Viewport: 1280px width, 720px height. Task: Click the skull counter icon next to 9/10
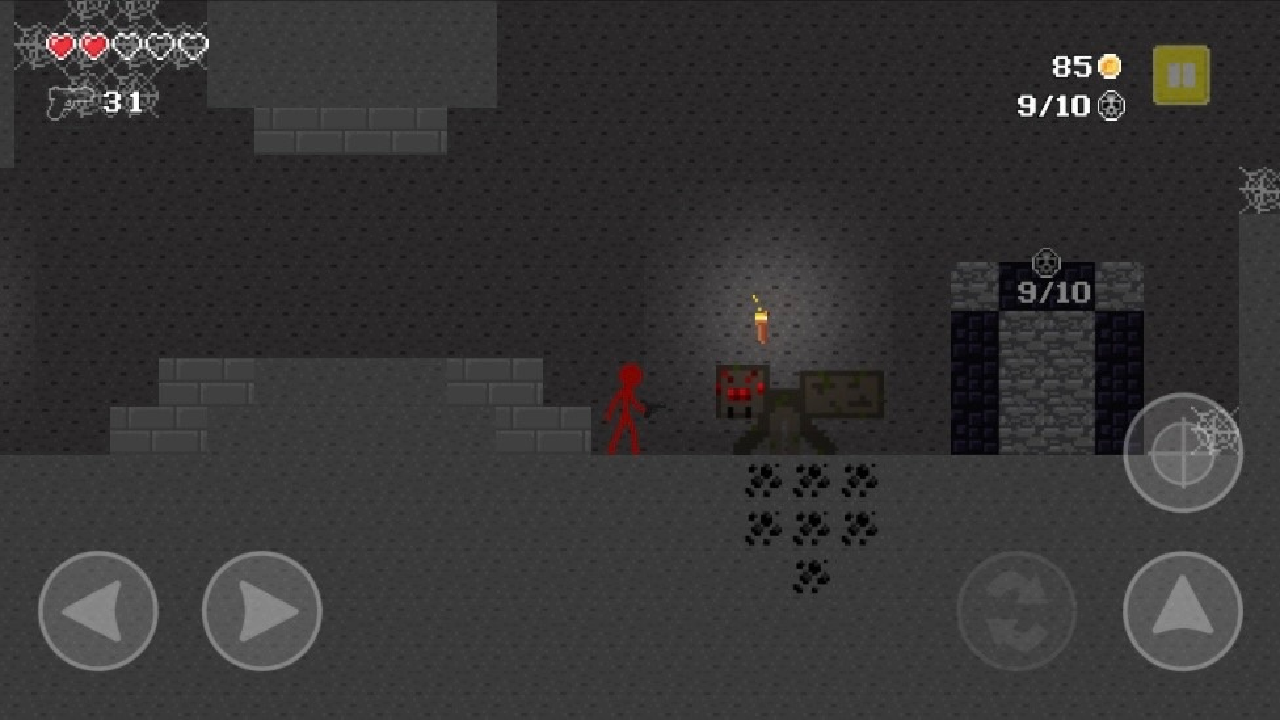[1112, 106]
